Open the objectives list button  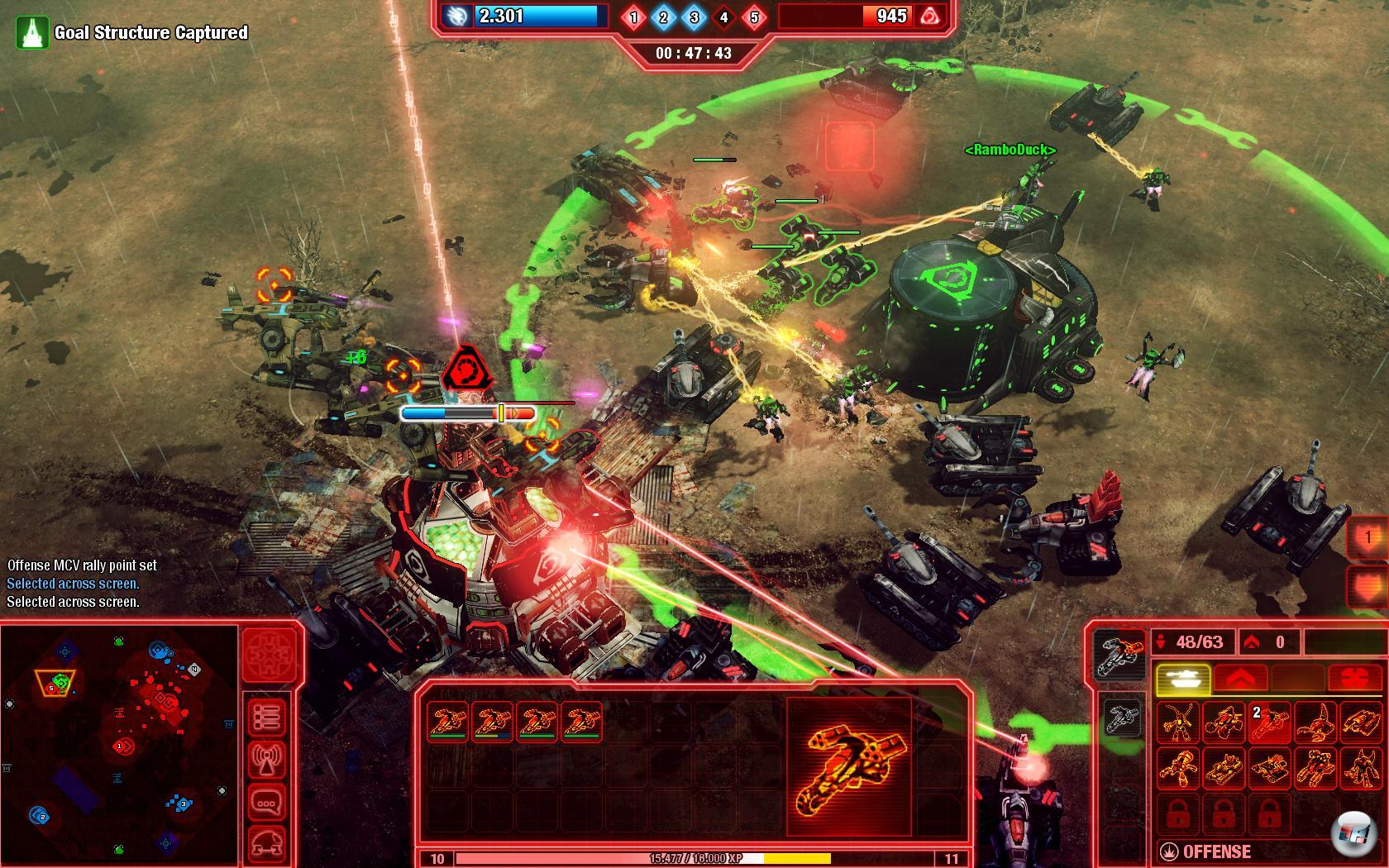point(266,716)
